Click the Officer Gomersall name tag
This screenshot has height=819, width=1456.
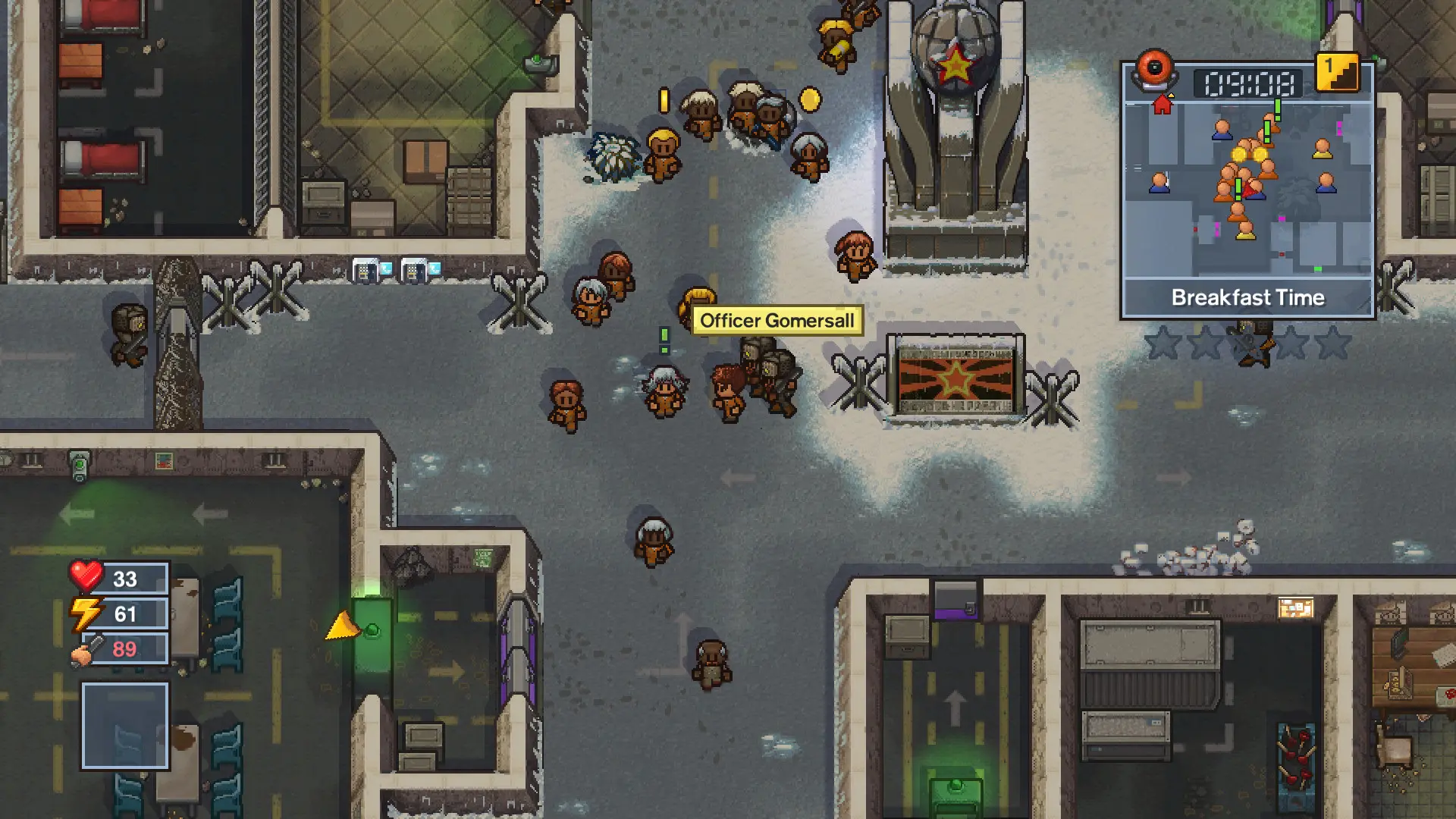777,320
